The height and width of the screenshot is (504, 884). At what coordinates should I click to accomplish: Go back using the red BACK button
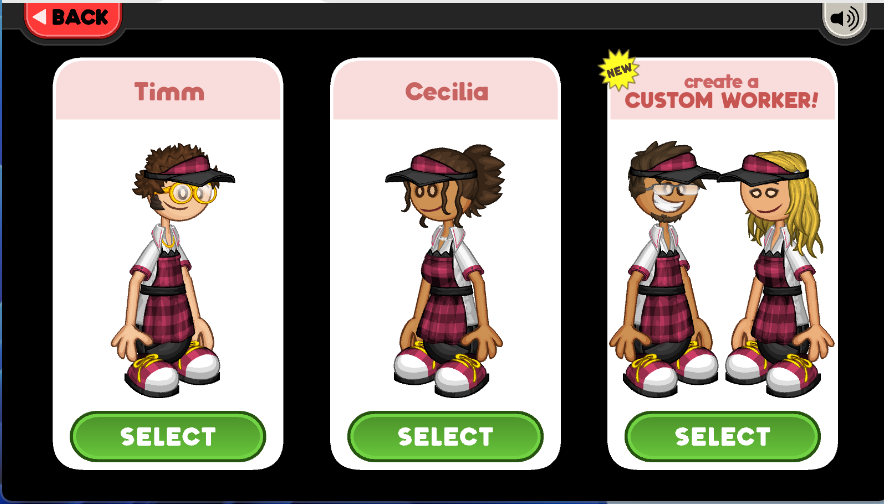[x=72, y=18]
